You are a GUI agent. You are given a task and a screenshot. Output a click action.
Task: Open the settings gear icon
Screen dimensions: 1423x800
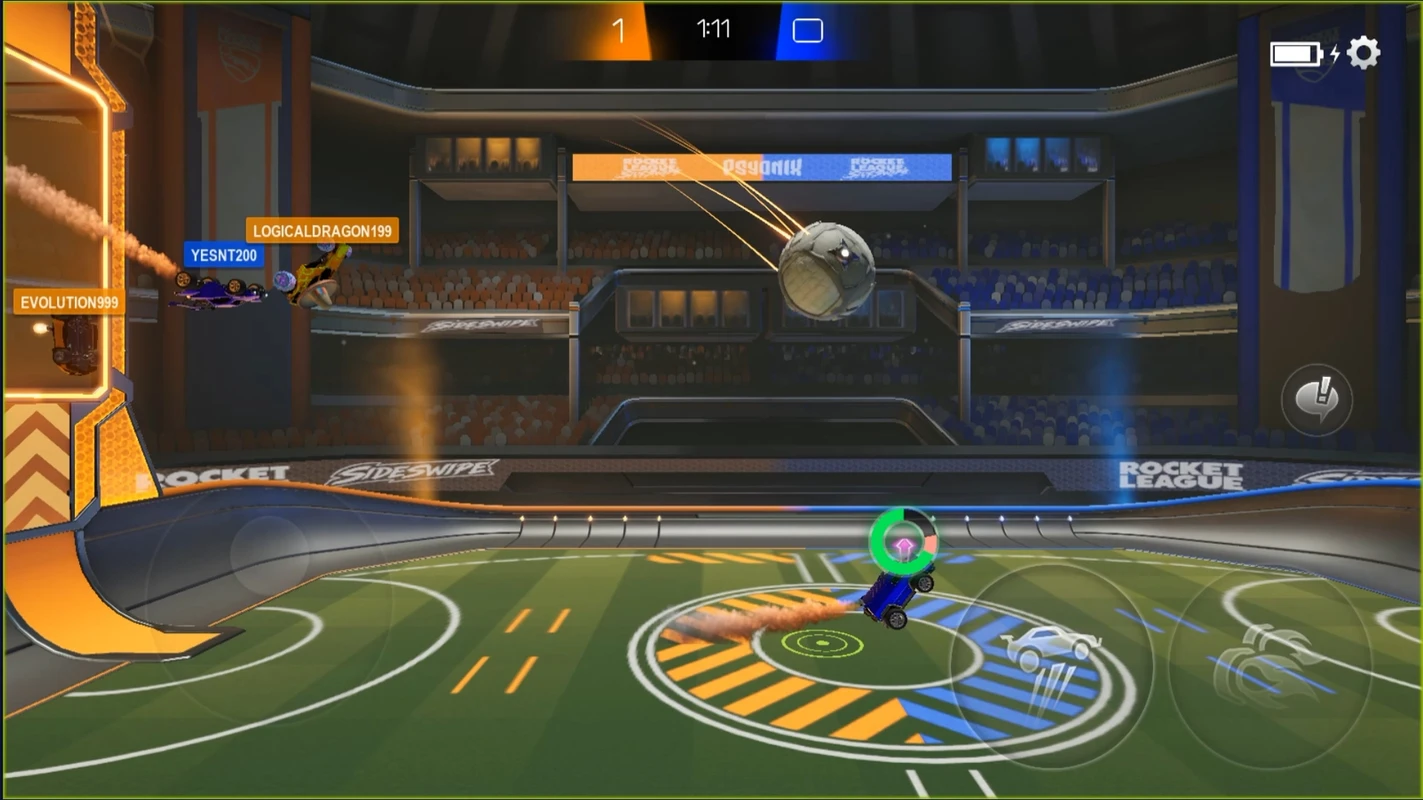click(1363, 53)
